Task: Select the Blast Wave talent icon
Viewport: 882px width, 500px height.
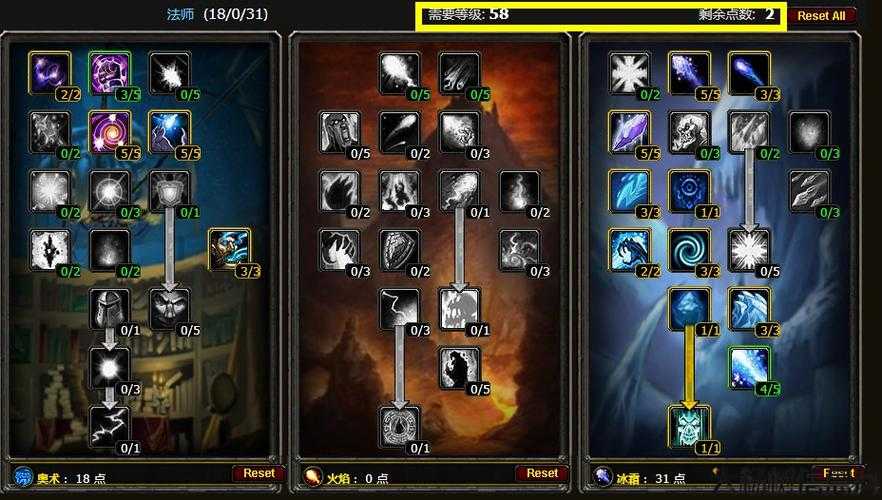Action: pyautogui.click(x=459, y=308)
